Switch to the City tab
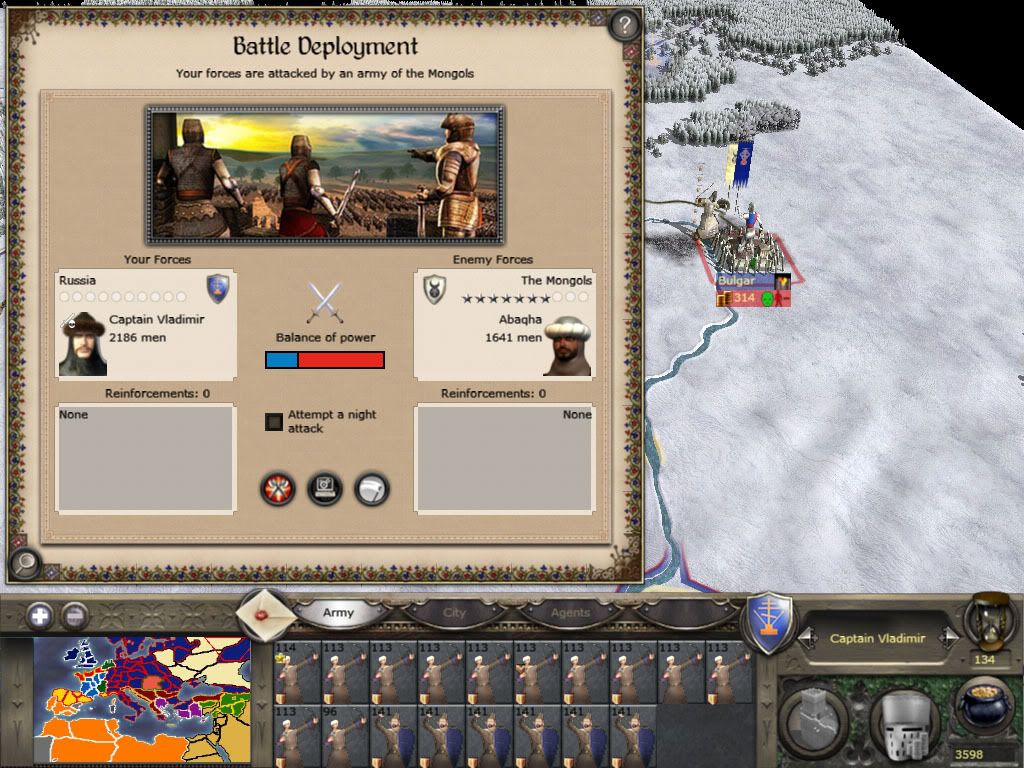This screenshot has width=1024, height=768. pyautogui.click(x=454, y=613)
